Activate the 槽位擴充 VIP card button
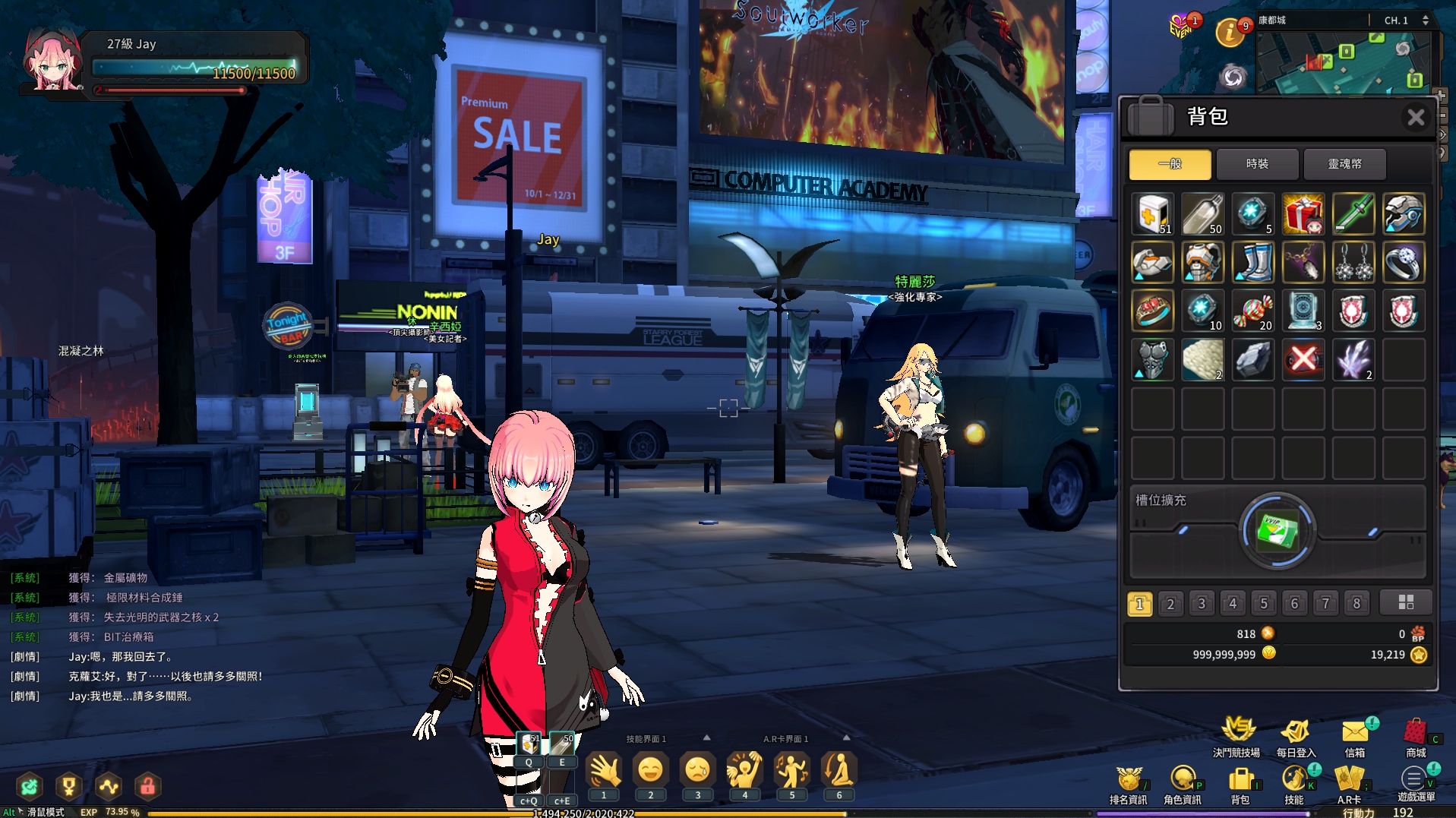Screen dimensions: 1456x818 pos(1277,531)
